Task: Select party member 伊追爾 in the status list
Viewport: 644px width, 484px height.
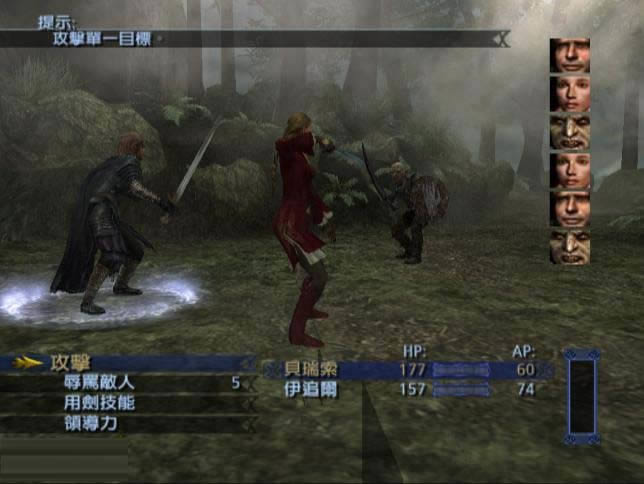Action: coord(309,390)
